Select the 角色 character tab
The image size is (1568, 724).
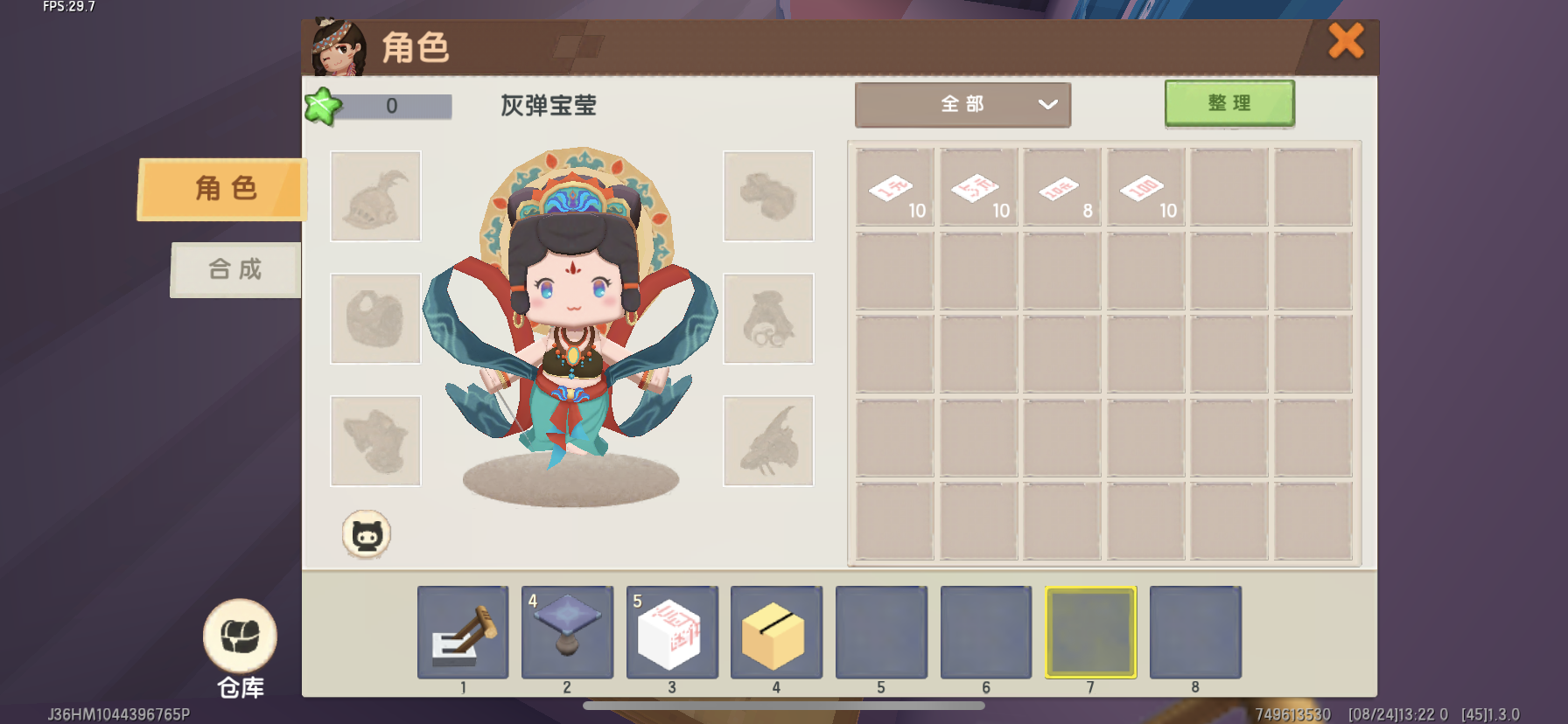224,189
